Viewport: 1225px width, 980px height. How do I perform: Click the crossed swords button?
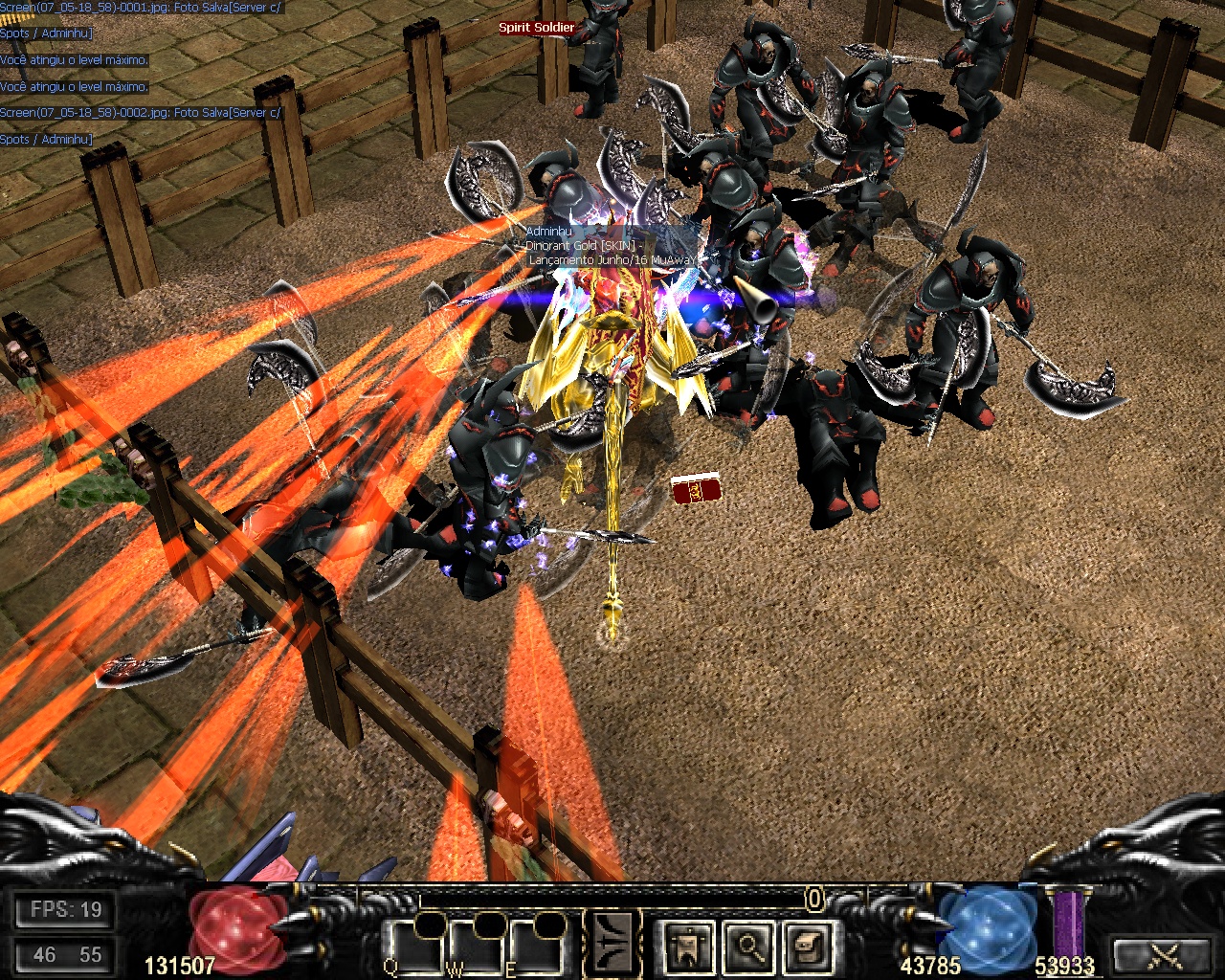pos(1164,954)
